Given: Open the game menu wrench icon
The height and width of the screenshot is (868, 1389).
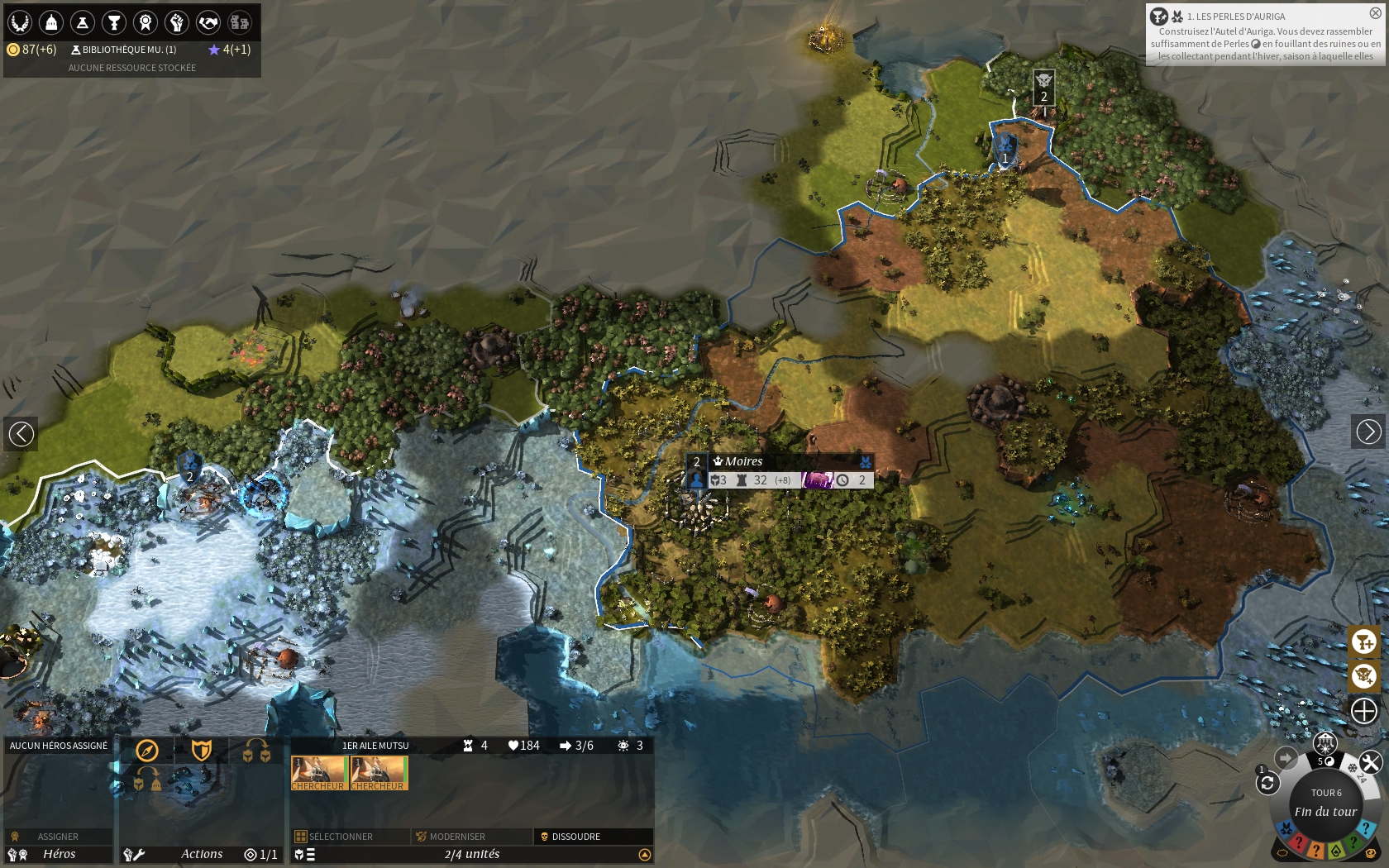Looking at the screenshot, I should point(1370,762).
